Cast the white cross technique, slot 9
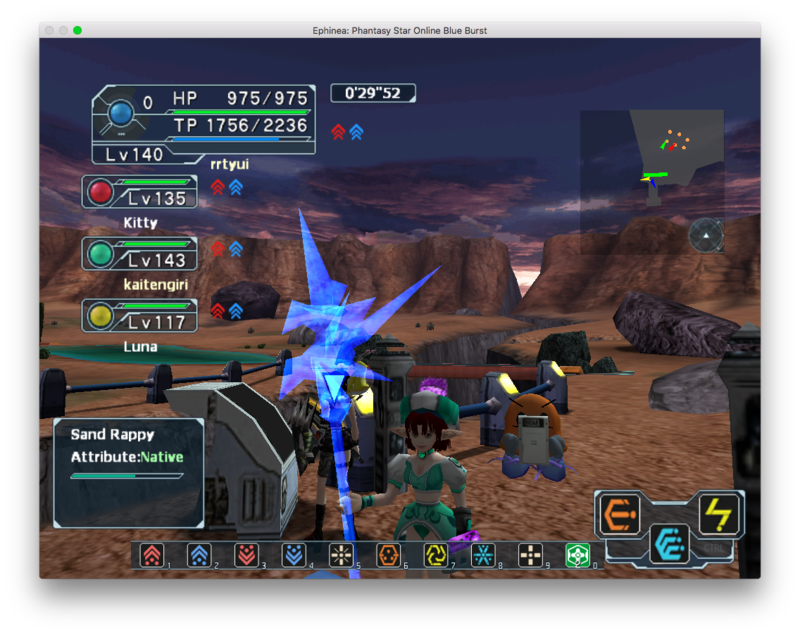Viewport: 800px width, 635px height. pos(531,555)
